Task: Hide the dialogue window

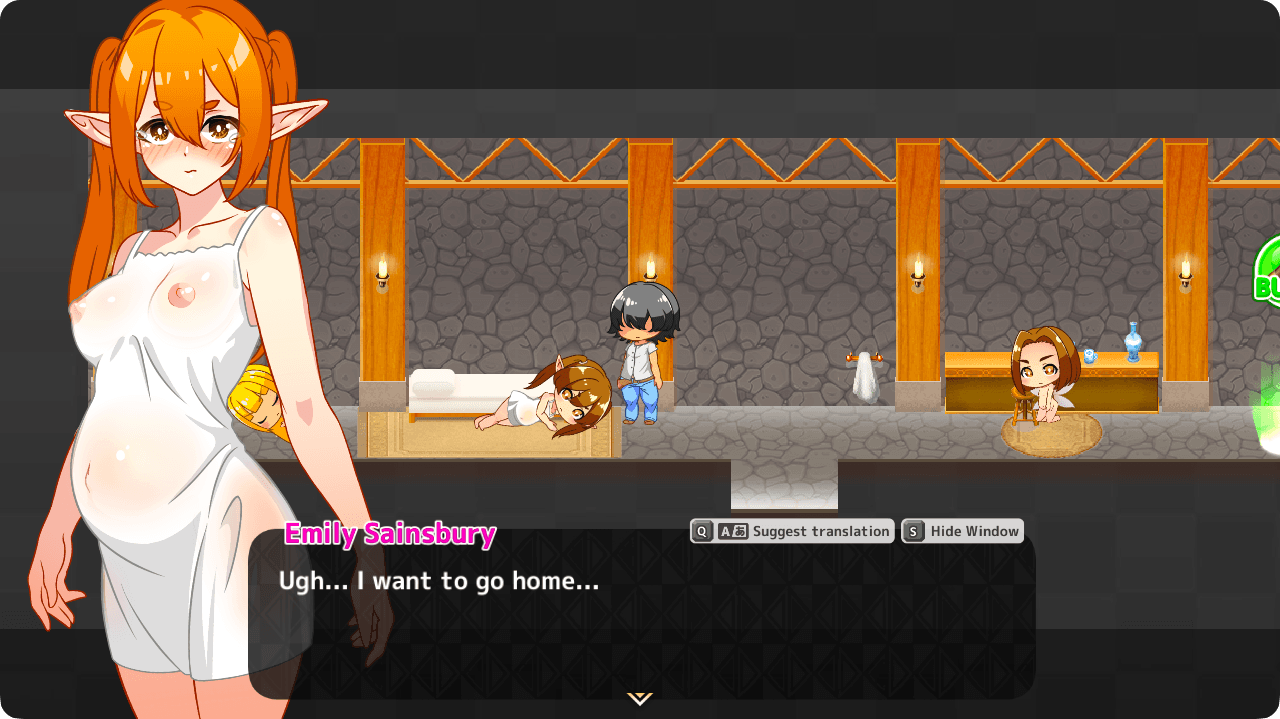Action: tap(962, 531)
